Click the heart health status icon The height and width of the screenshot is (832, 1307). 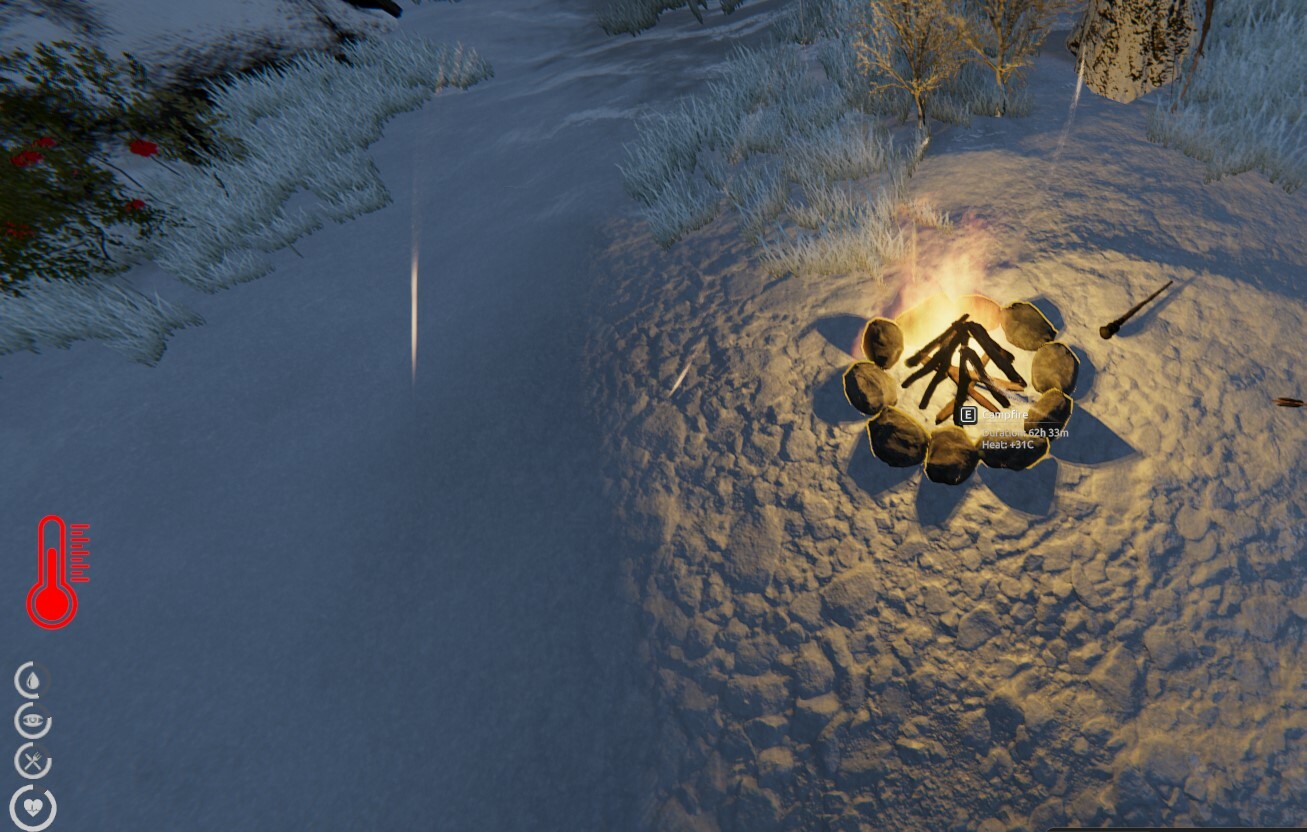[x=34, y=806]
